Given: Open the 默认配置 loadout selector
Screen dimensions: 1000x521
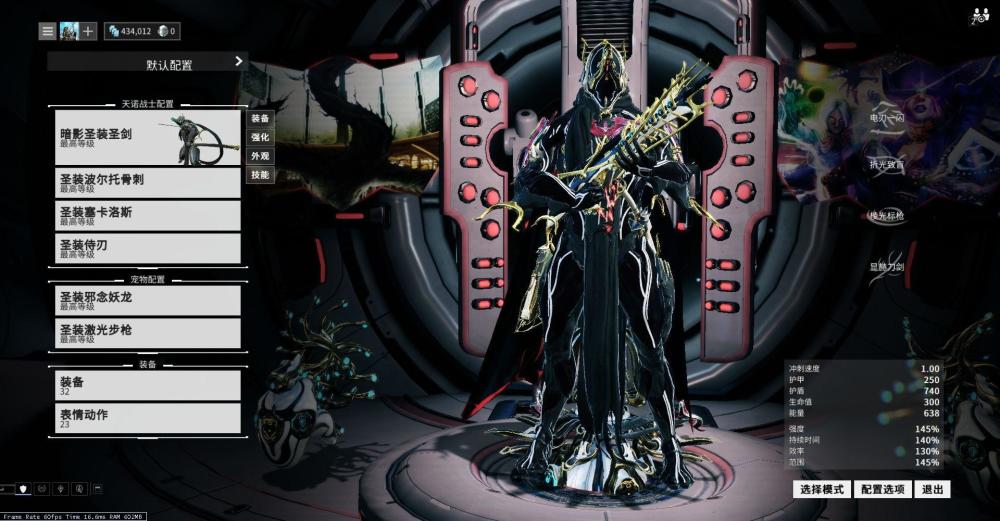Looking at the screenshot, I should point(146,63).
